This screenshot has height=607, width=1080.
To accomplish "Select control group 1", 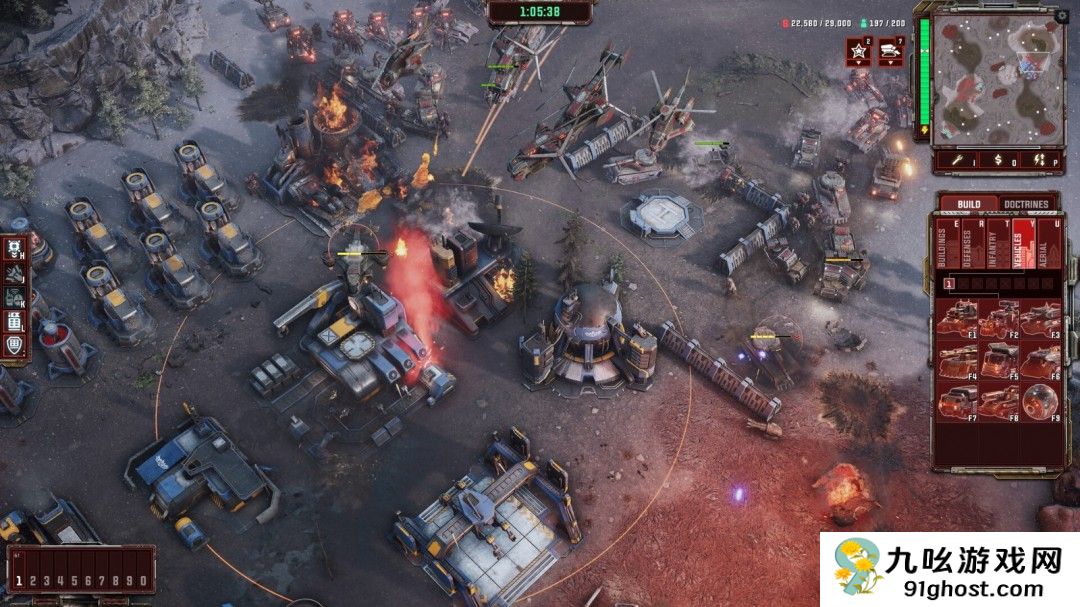I will tap(19, 580).
